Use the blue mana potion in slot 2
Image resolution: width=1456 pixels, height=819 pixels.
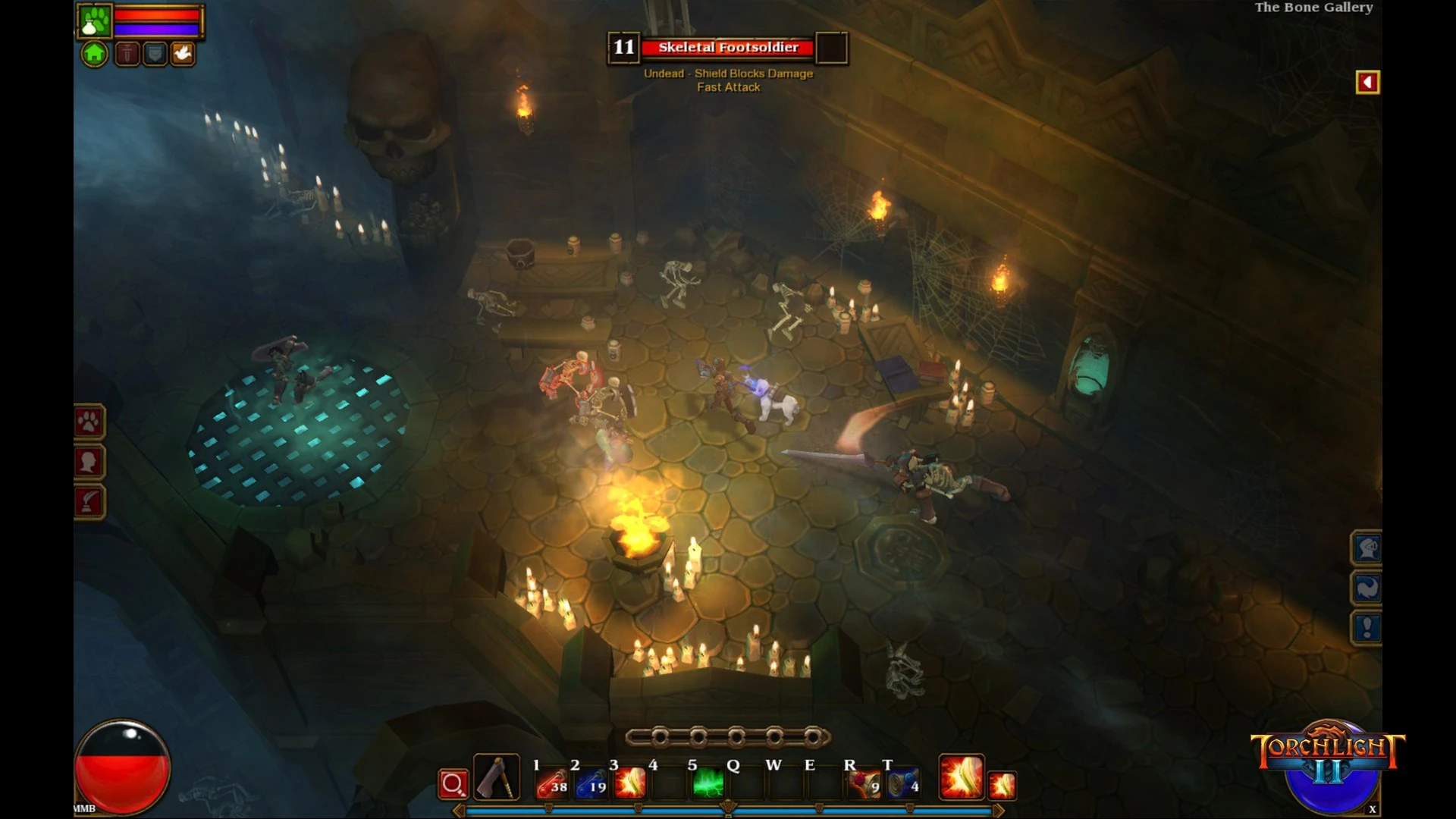click(591, 783)
